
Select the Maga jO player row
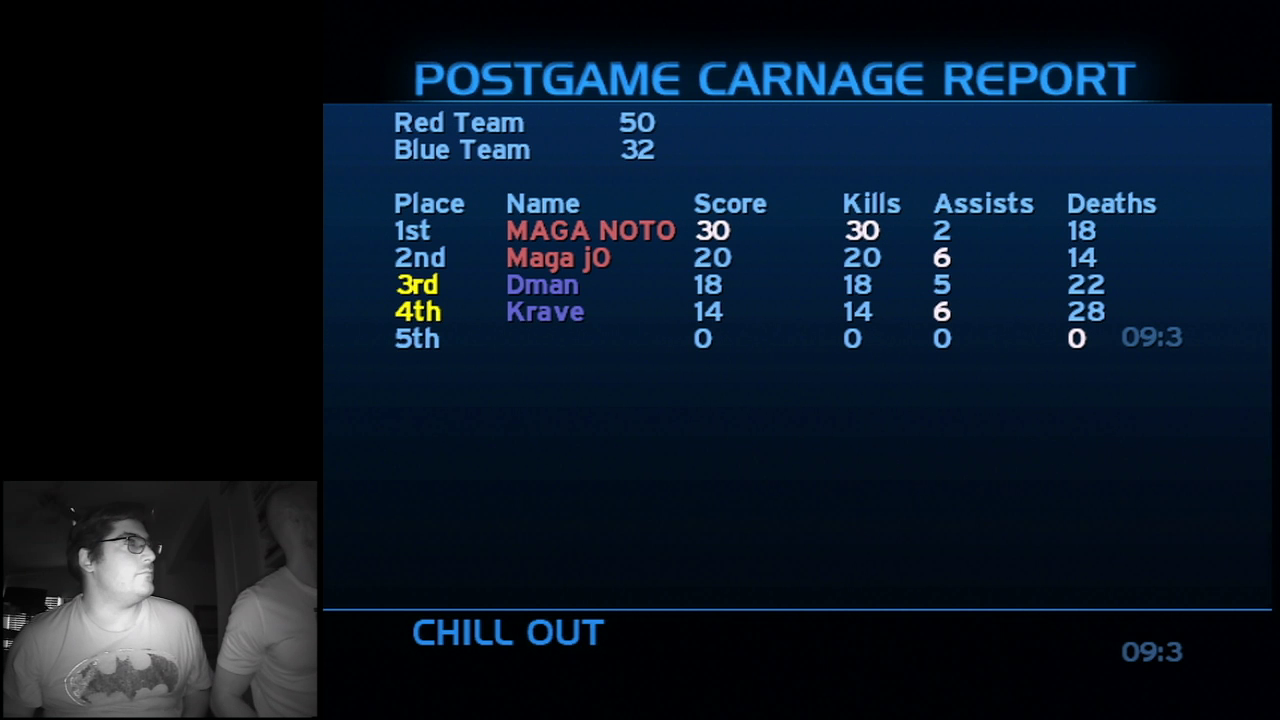558,258
